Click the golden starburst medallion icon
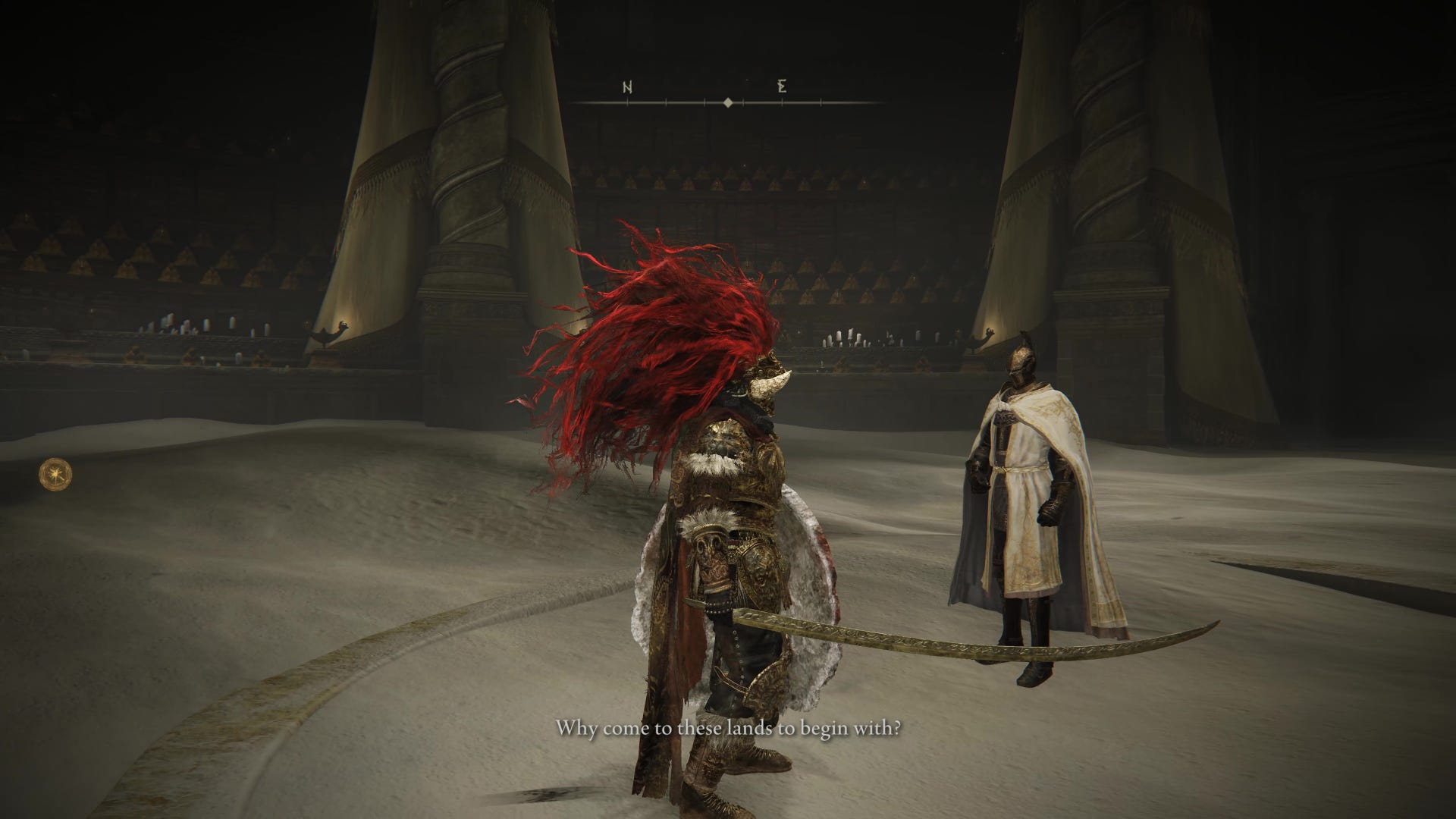1456x819 pixels. [57, 475]
